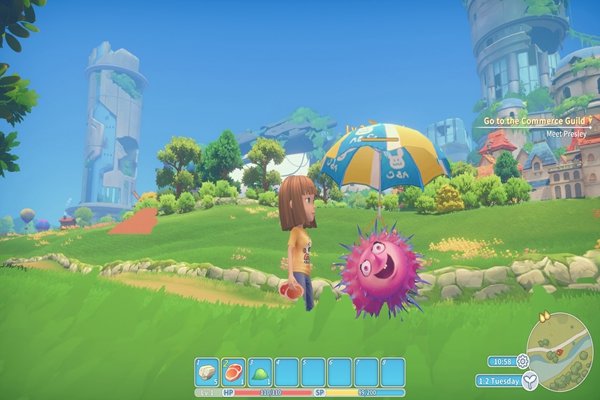Screen dimensions: 600x400
Task: Select the green leaf pile hotbar slot
Action: [x=260, y=371]
